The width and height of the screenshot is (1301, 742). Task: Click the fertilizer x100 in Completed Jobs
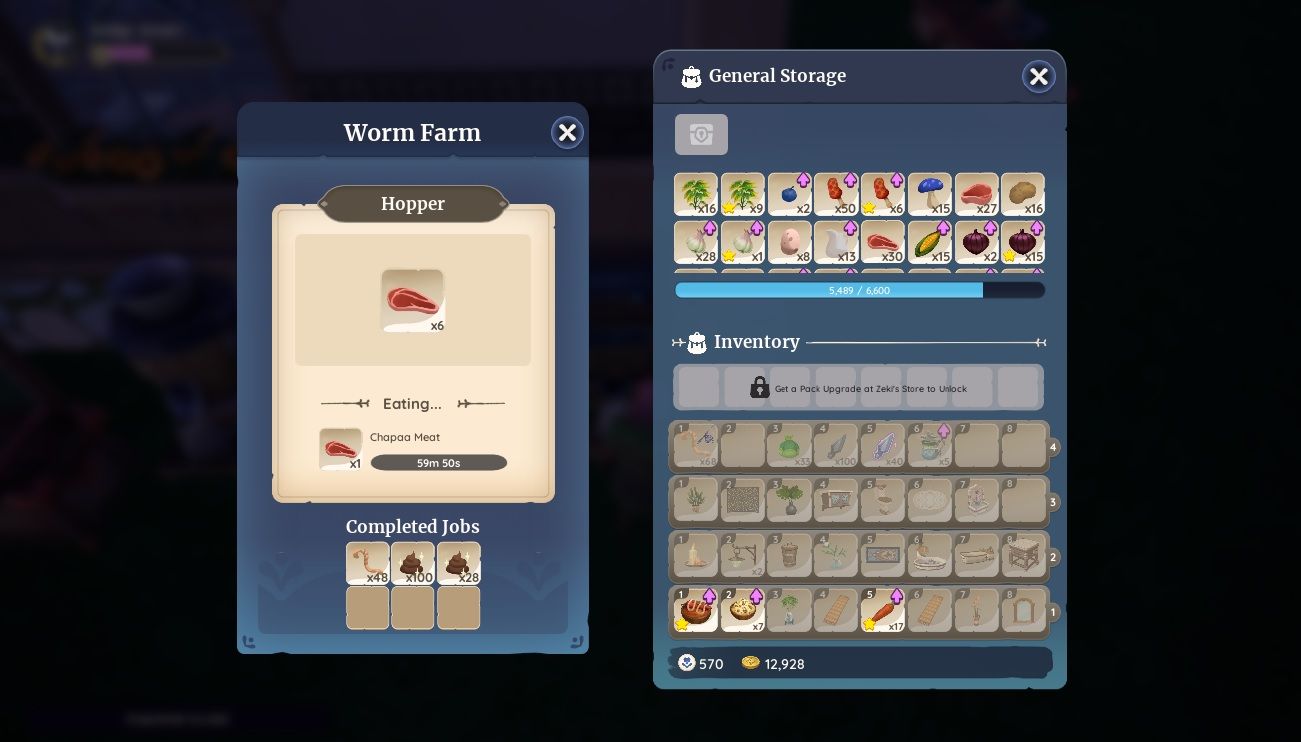point(412,562)
